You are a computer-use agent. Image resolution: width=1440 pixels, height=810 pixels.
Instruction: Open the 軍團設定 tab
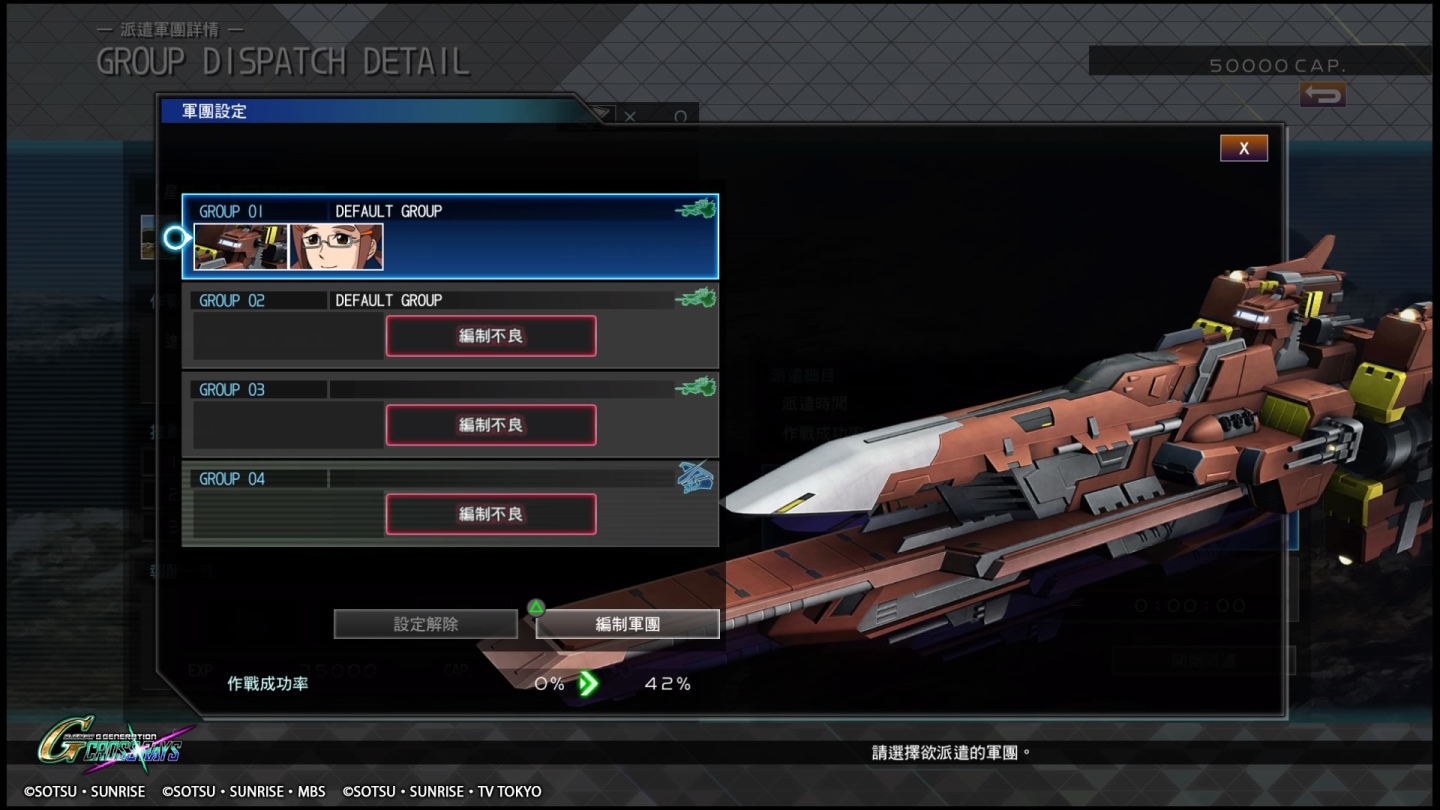[230, 111]
